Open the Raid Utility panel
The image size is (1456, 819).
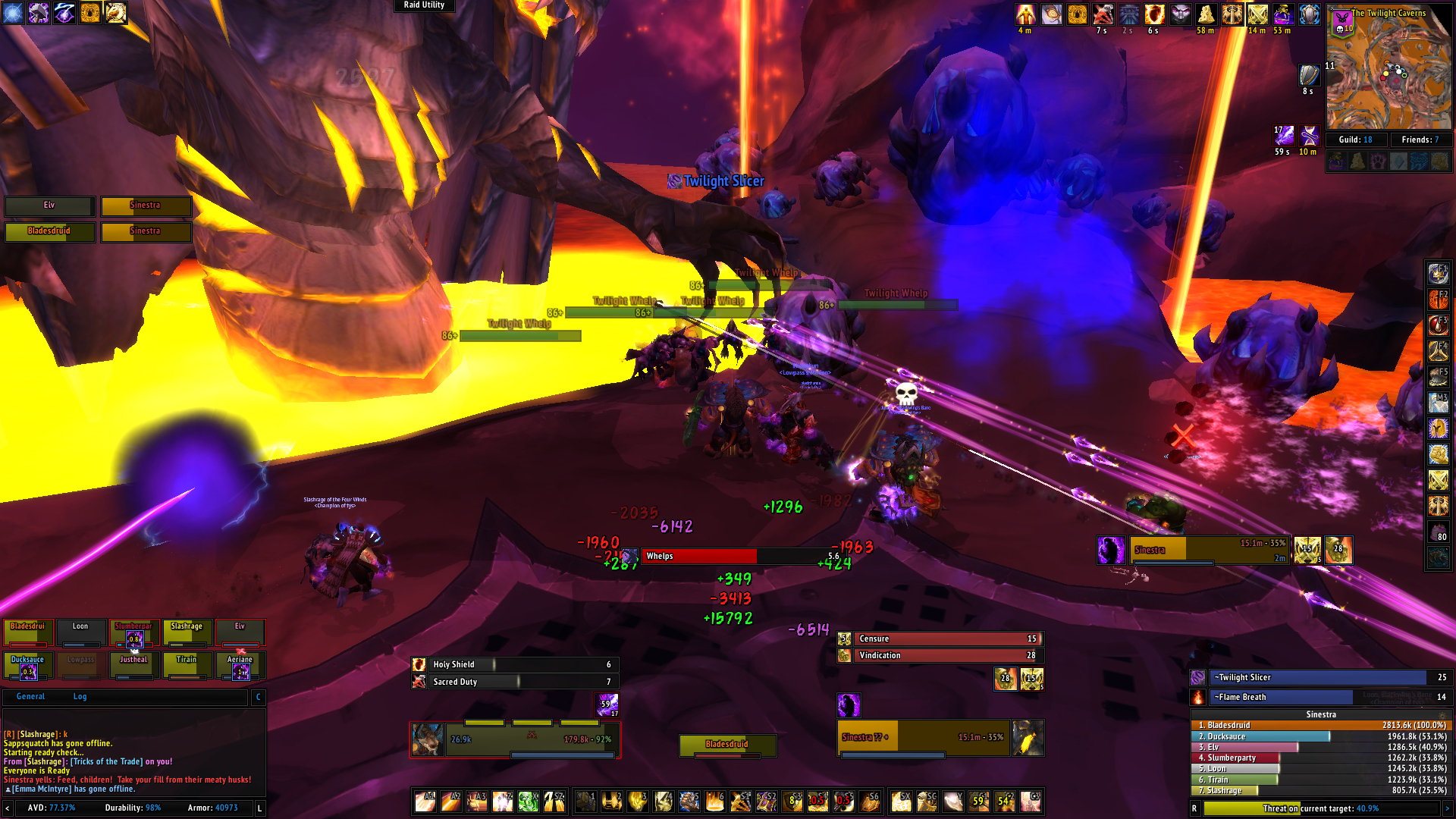click(x=424, y=5)
